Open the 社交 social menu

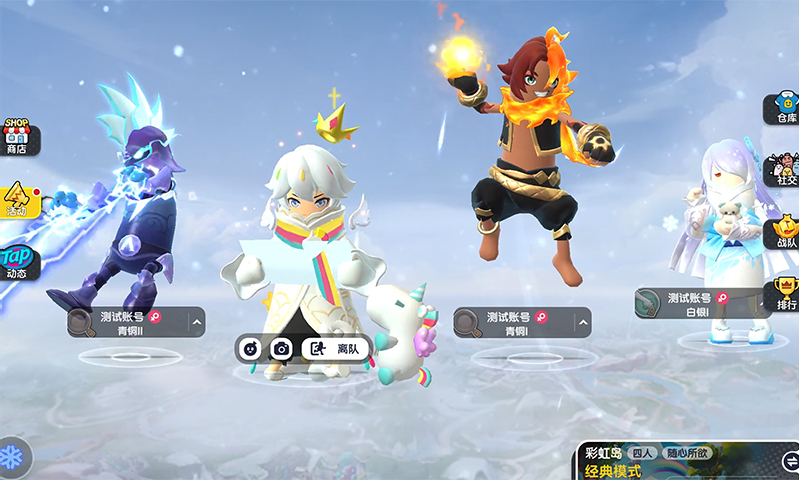point(784,169)
